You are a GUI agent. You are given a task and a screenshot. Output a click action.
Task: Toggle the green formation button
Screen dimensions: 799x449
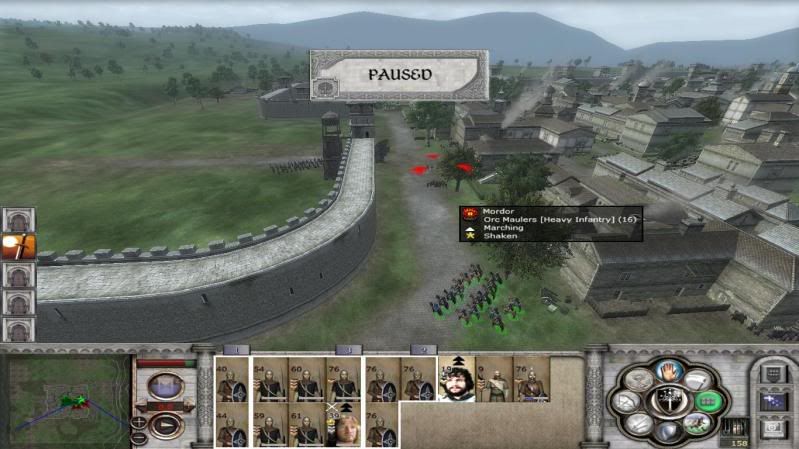[708, 400]
